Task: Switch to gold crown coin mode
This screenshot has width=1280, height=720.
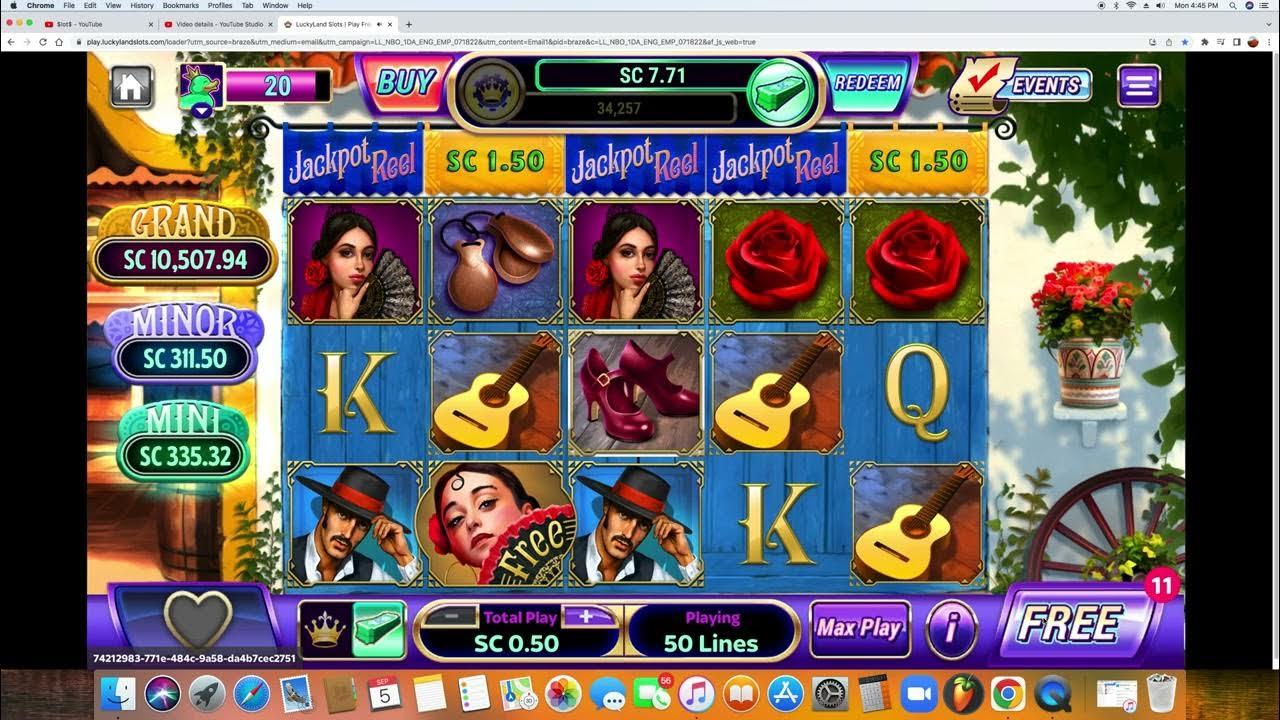Action: 326,629
